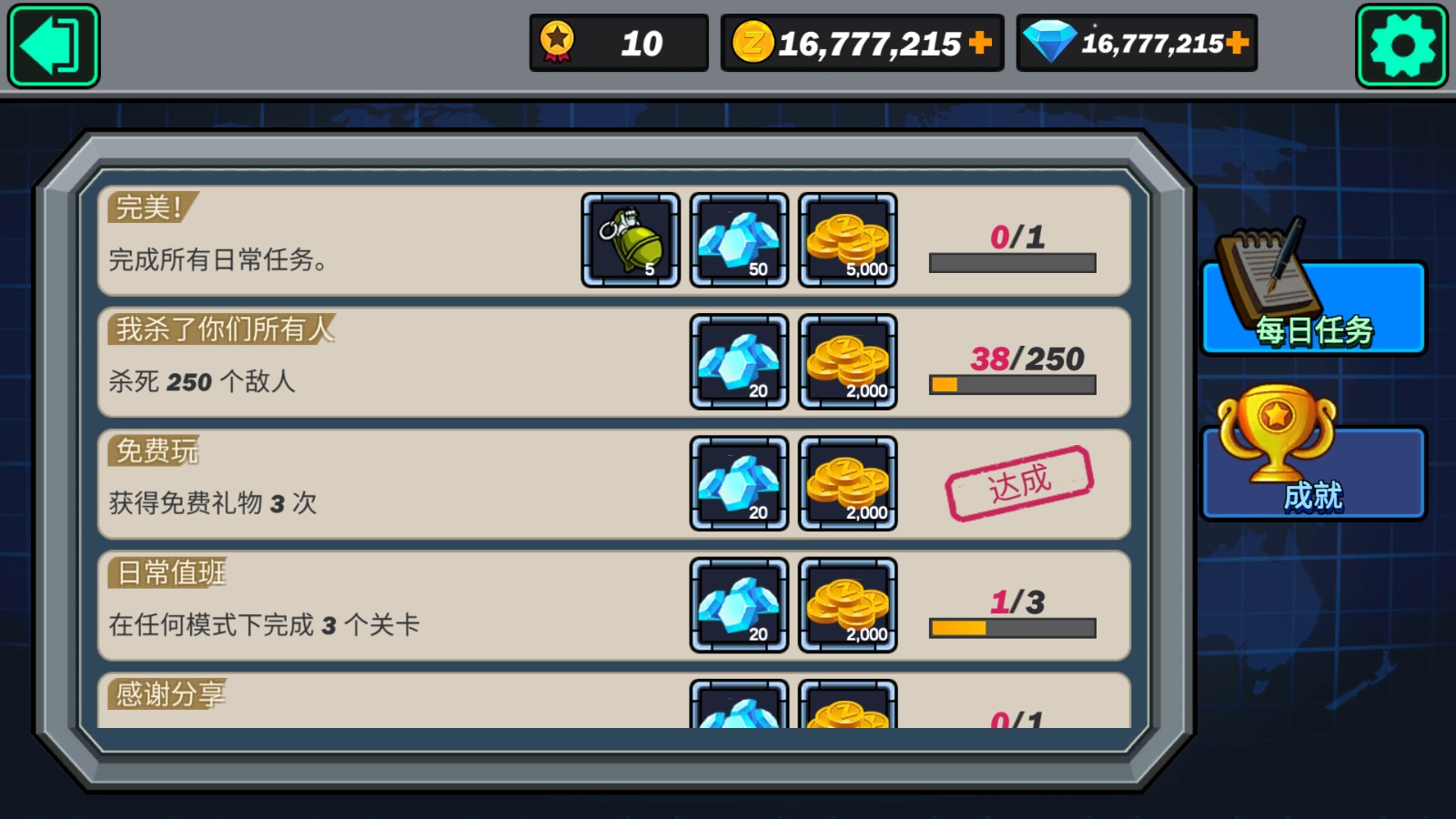1456x819 pixels.
Task: Click the 20 diamond reward in 我杀了你们所有人 row
Action: point(739,362)
